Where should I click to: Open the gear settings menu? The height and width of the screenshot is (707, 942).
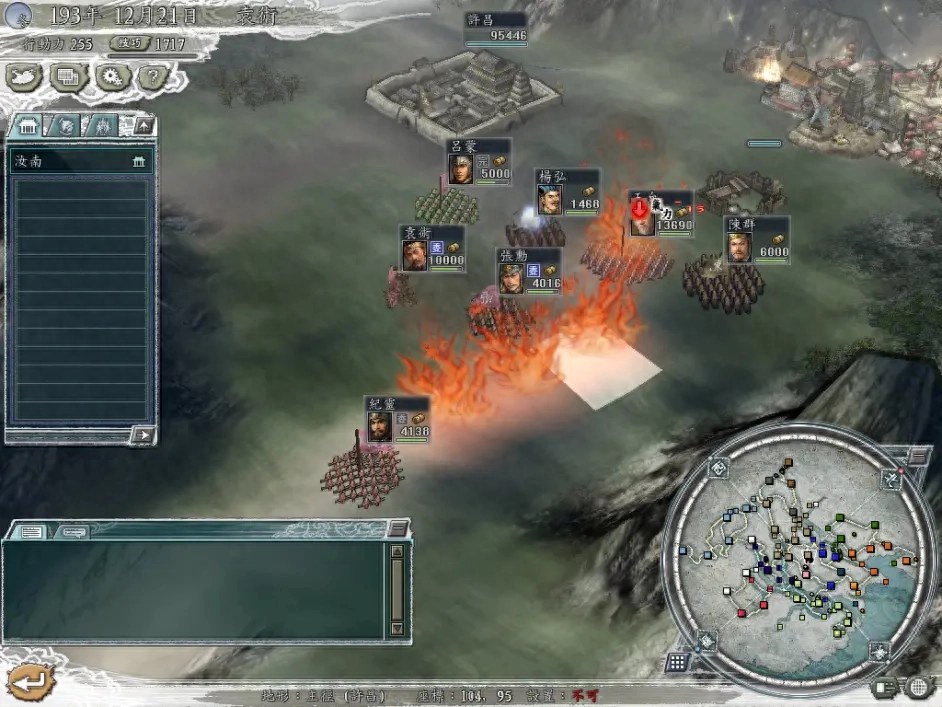(110, 75)
